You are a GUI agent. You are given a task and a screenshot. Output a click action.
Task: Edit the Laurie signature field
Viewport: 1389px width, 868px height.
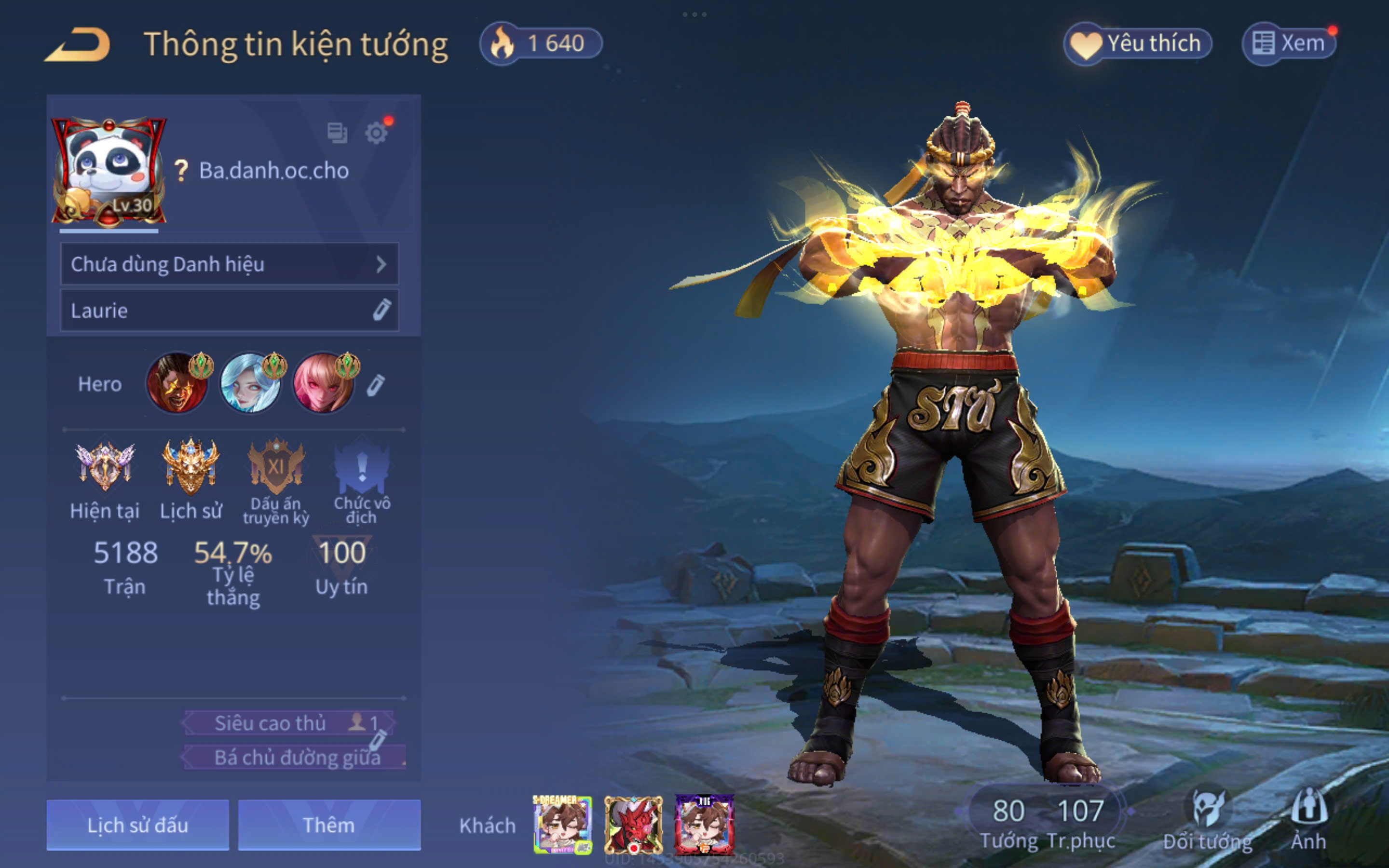click(381, 310)
